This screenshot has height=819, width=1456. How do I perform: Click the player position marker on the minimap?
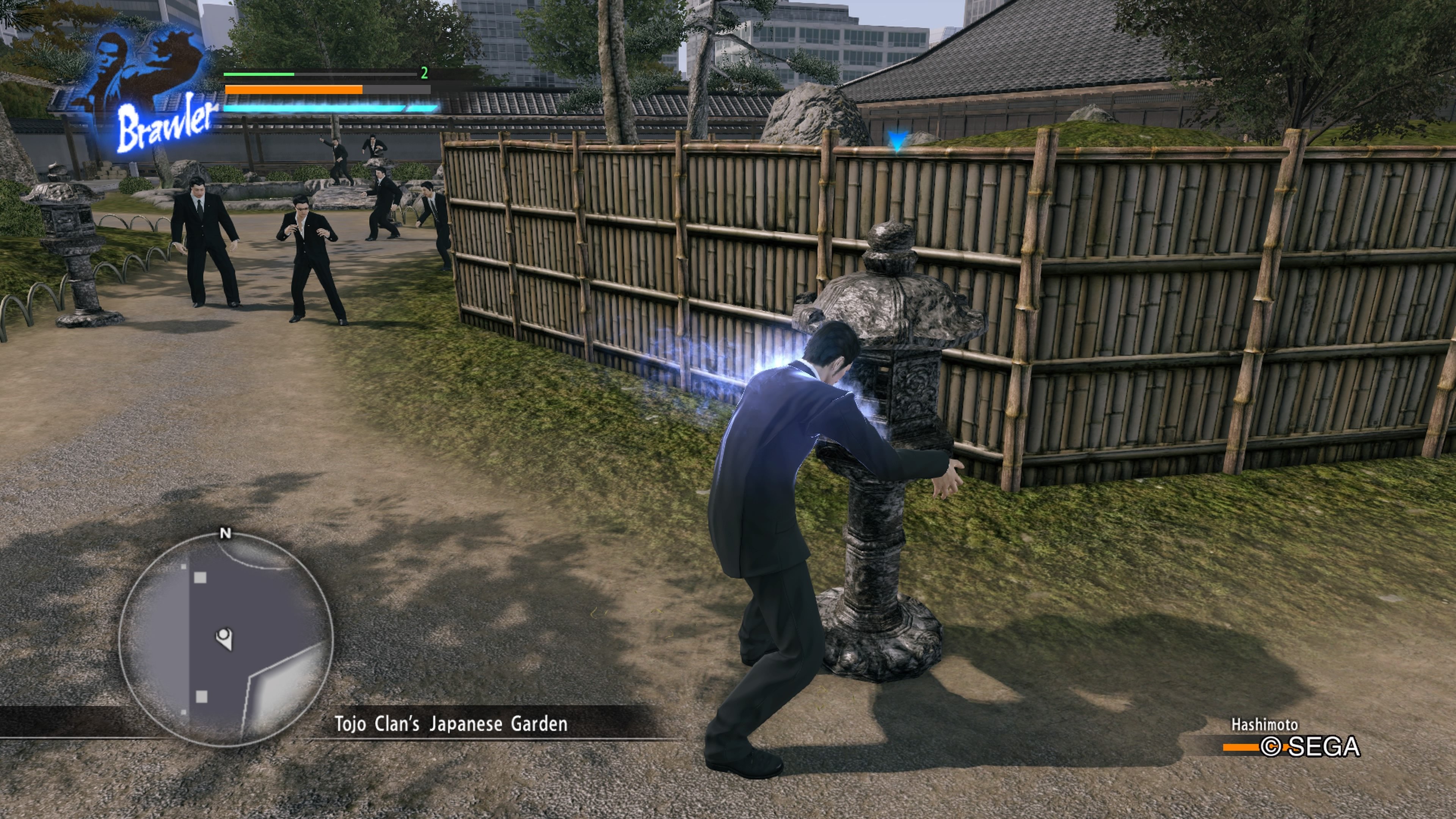point(224,639)
